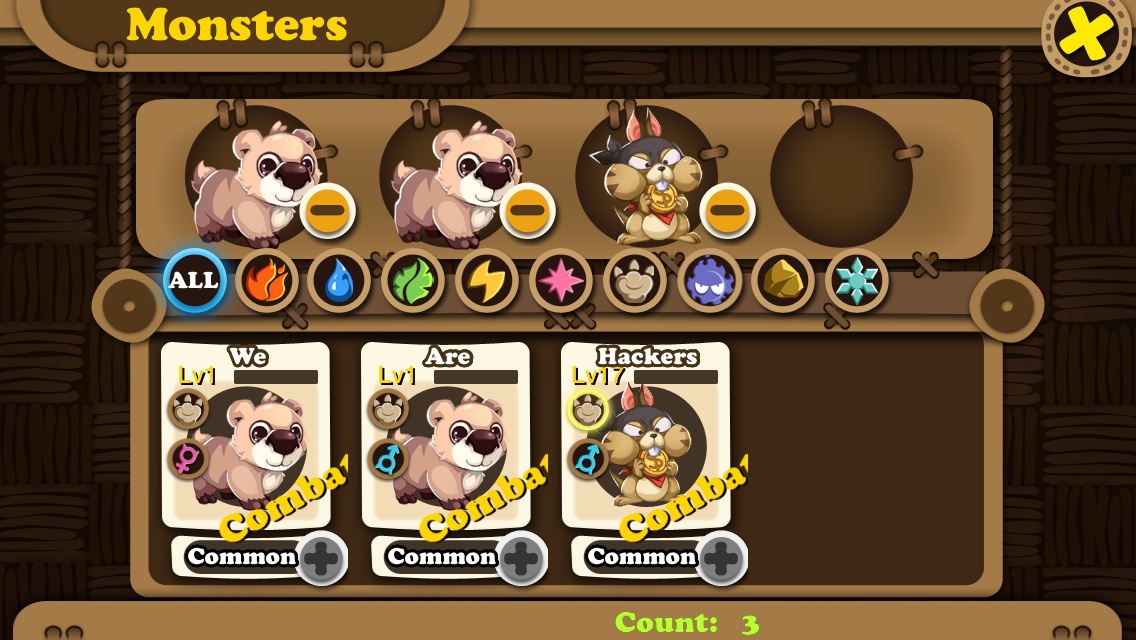Remove the rabbit monster from the team
1136x640 pixels.
[727, 211]
